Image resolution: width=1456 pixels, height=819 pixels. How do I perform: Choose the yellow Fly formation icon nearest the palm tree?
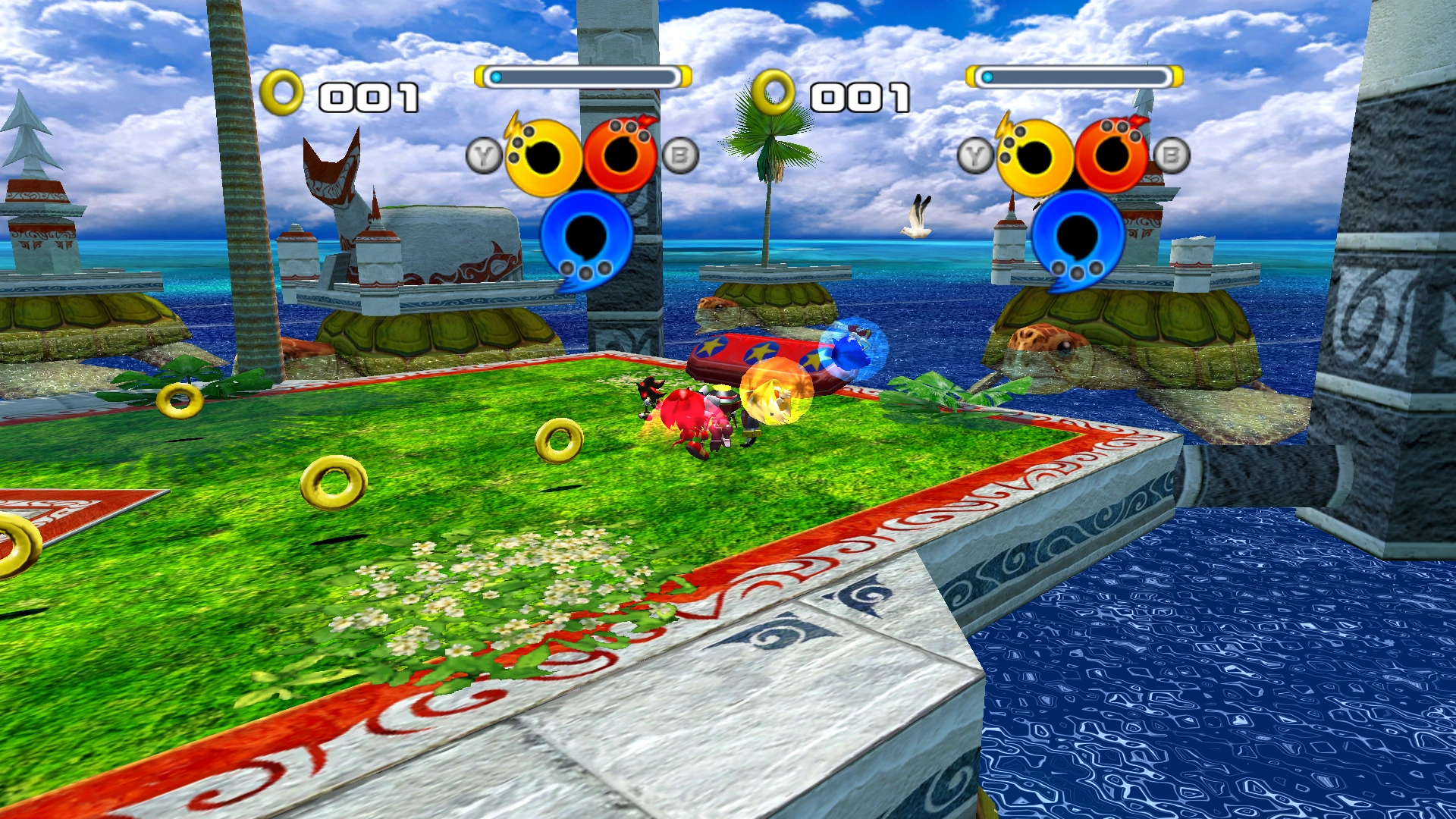tap(1034, 158)
